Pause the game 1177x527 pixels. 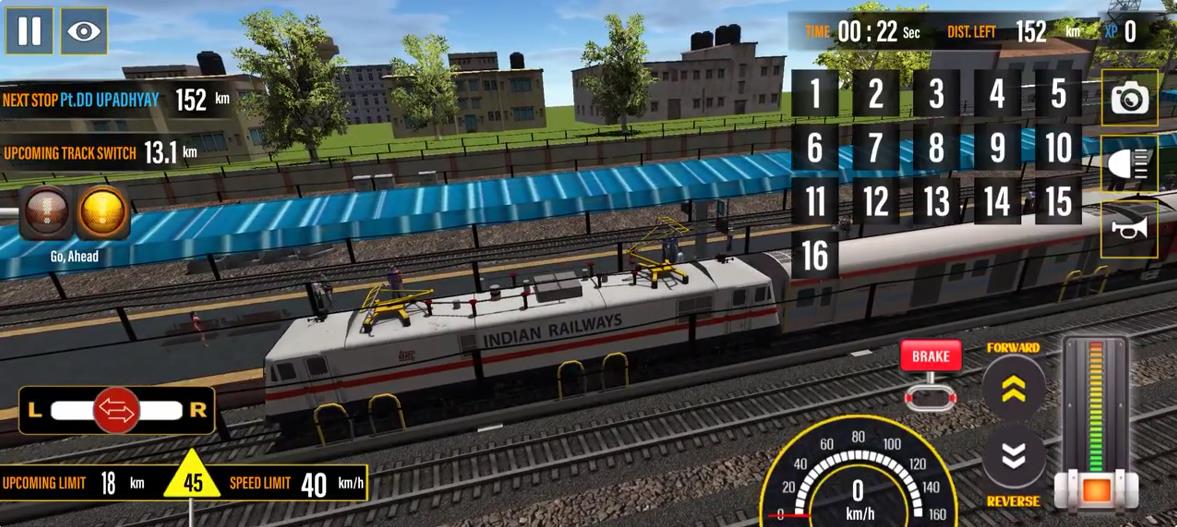coord(29,31)
